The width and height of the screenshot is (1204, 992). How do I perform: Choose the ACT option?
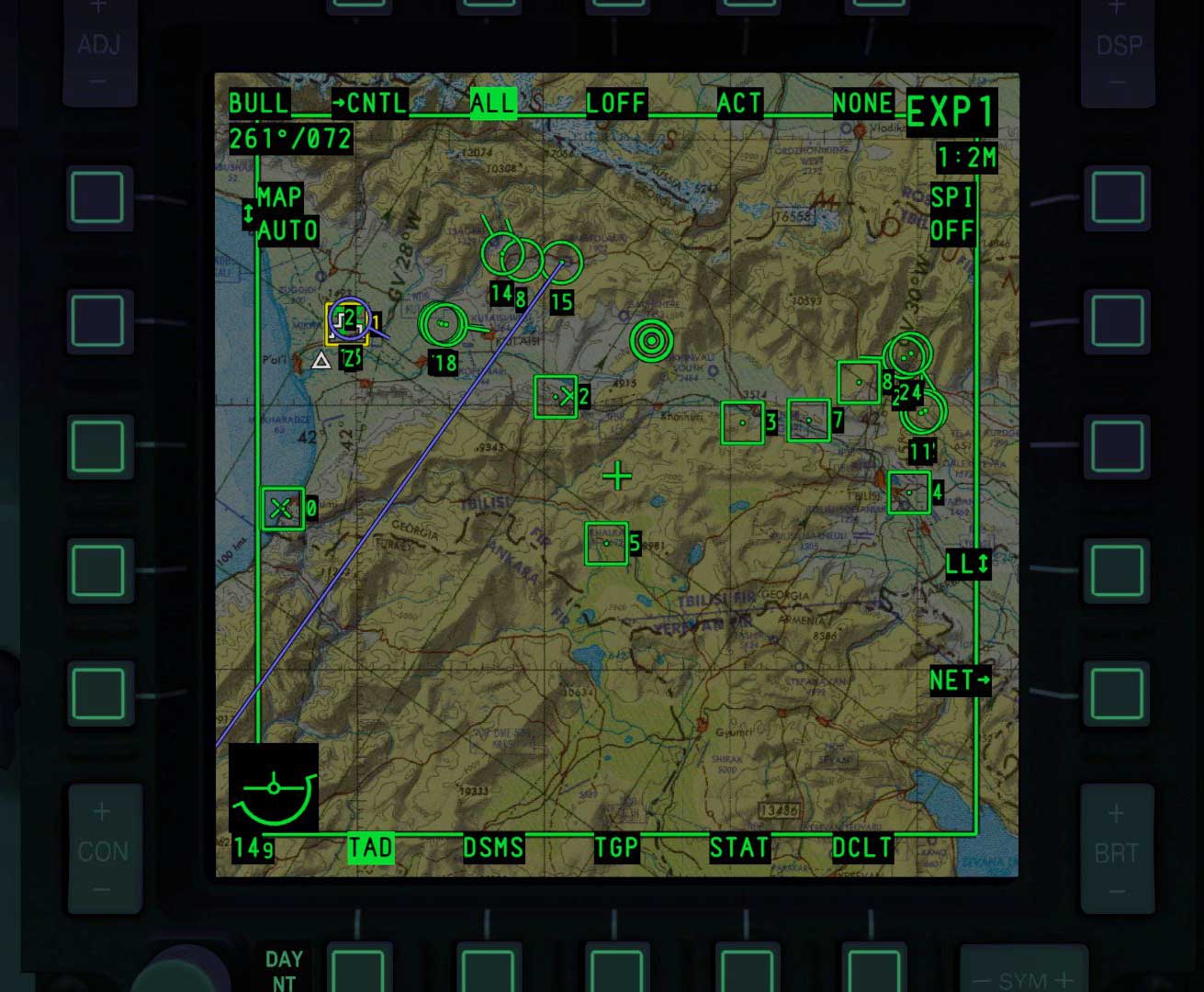pyautogui.click(x=739, y=103)
